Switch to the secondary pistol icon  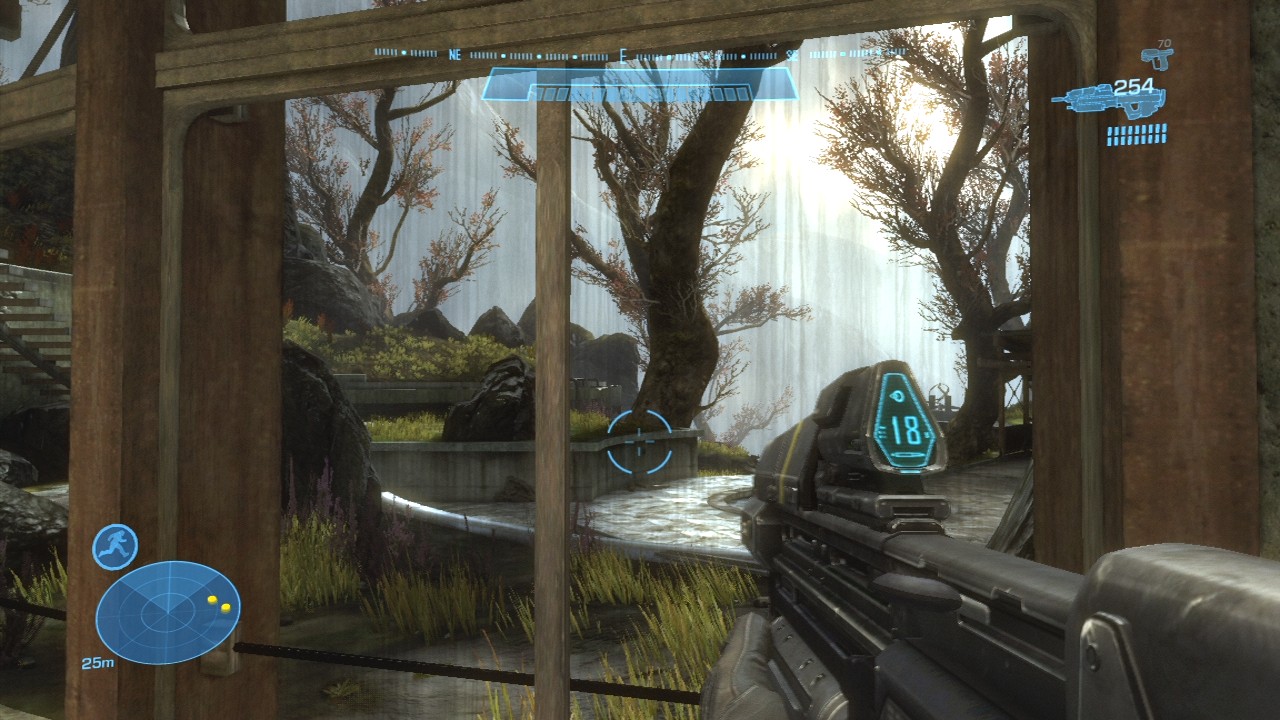click(x=1157, y=59)
